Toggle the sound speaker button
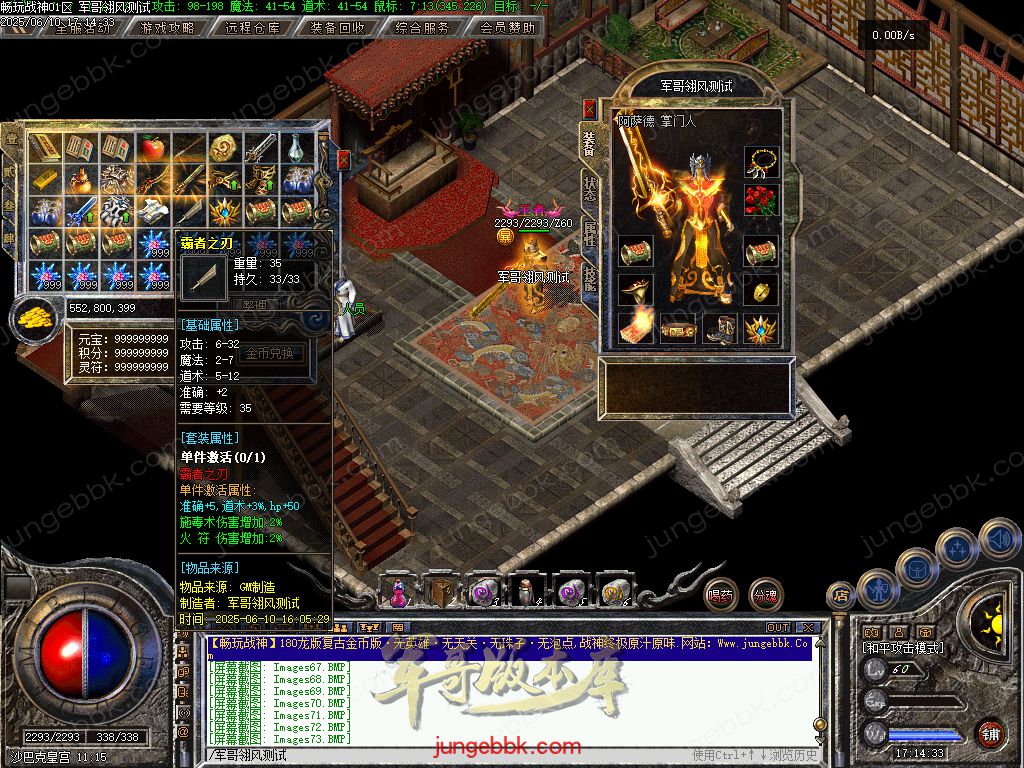This screenshot has height=768, width=1024. [x=998, y=538]
